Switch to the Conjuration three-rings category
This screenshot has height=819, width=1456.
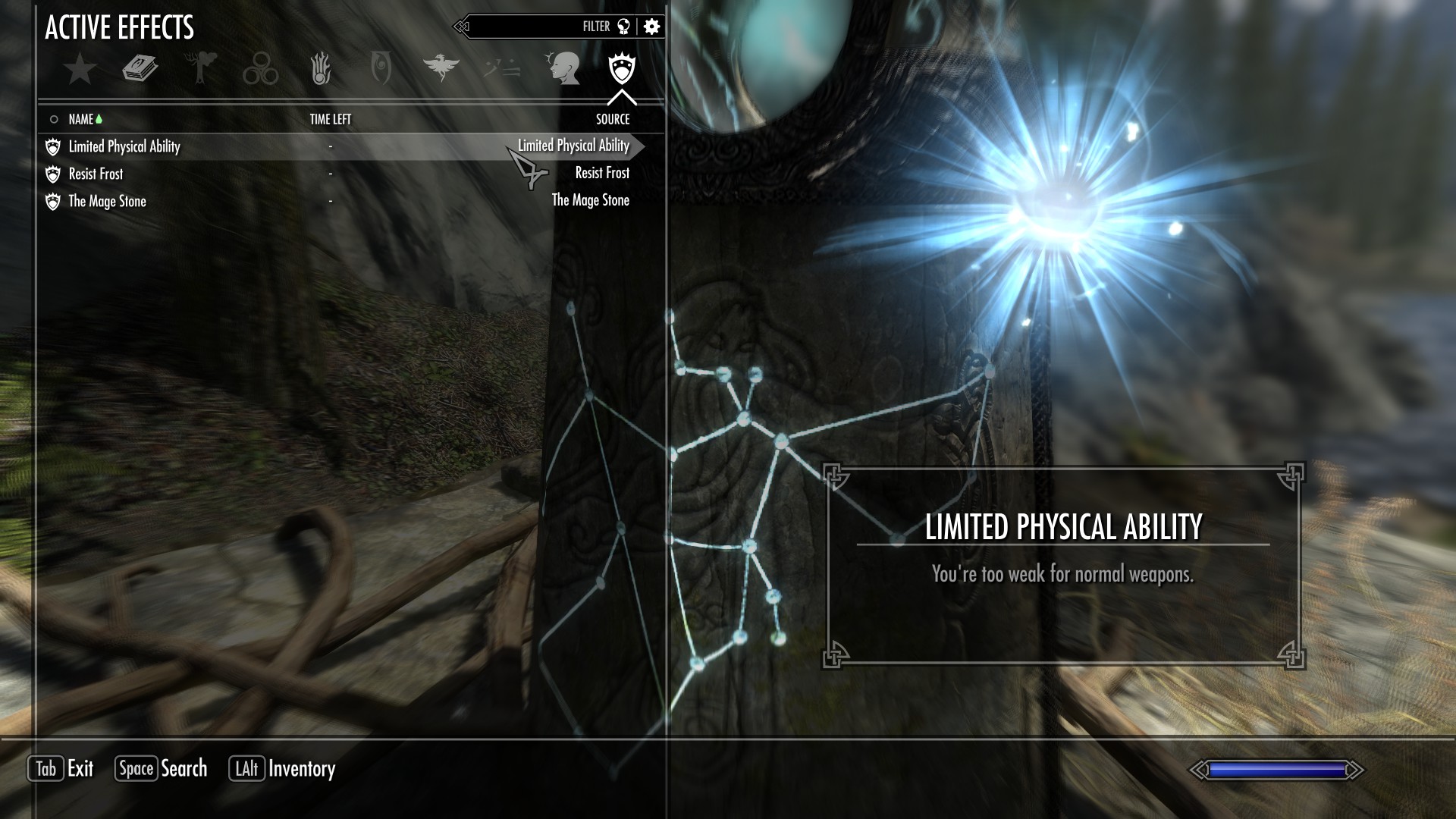(x=260, y=69)
